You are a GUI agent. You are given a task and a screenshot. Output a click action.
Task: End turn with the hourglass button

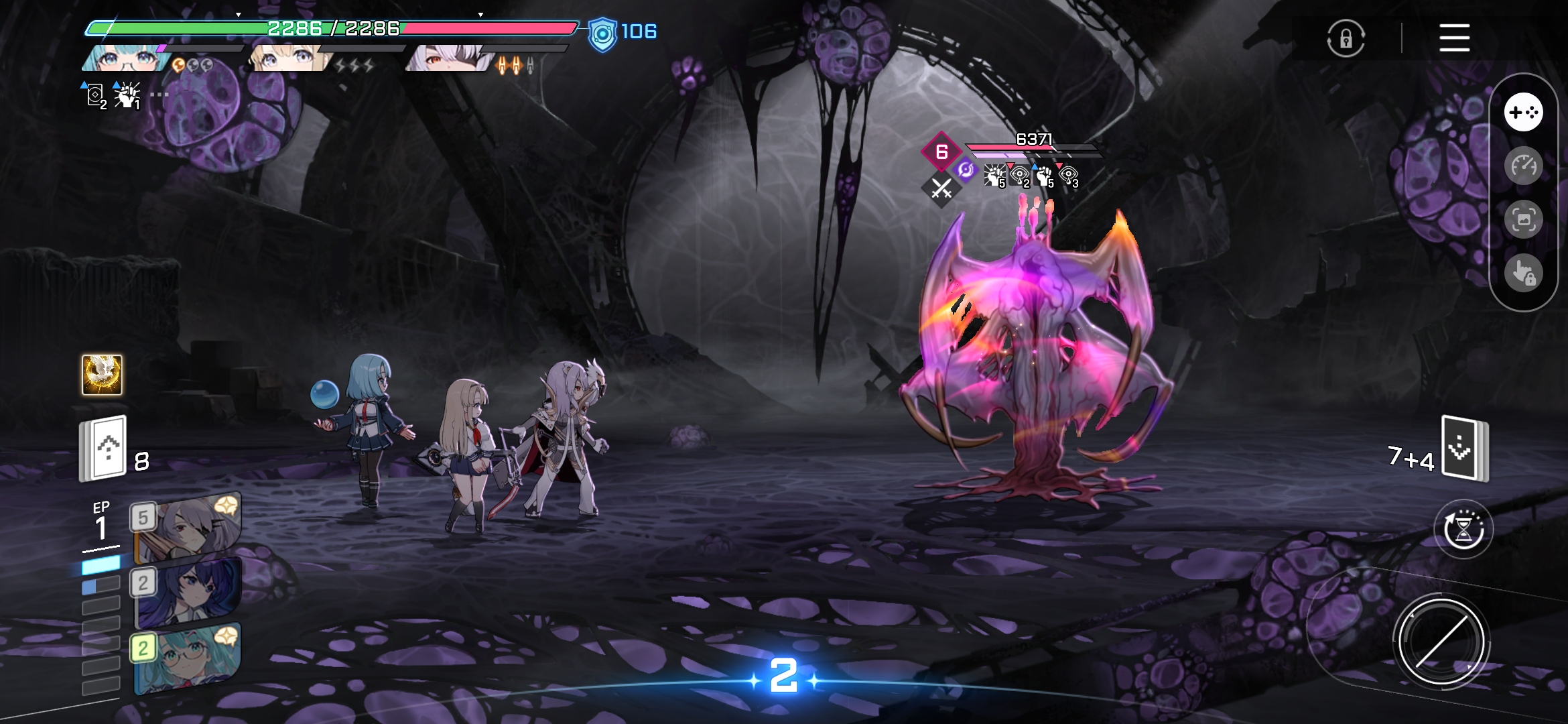pos(1463,530)
